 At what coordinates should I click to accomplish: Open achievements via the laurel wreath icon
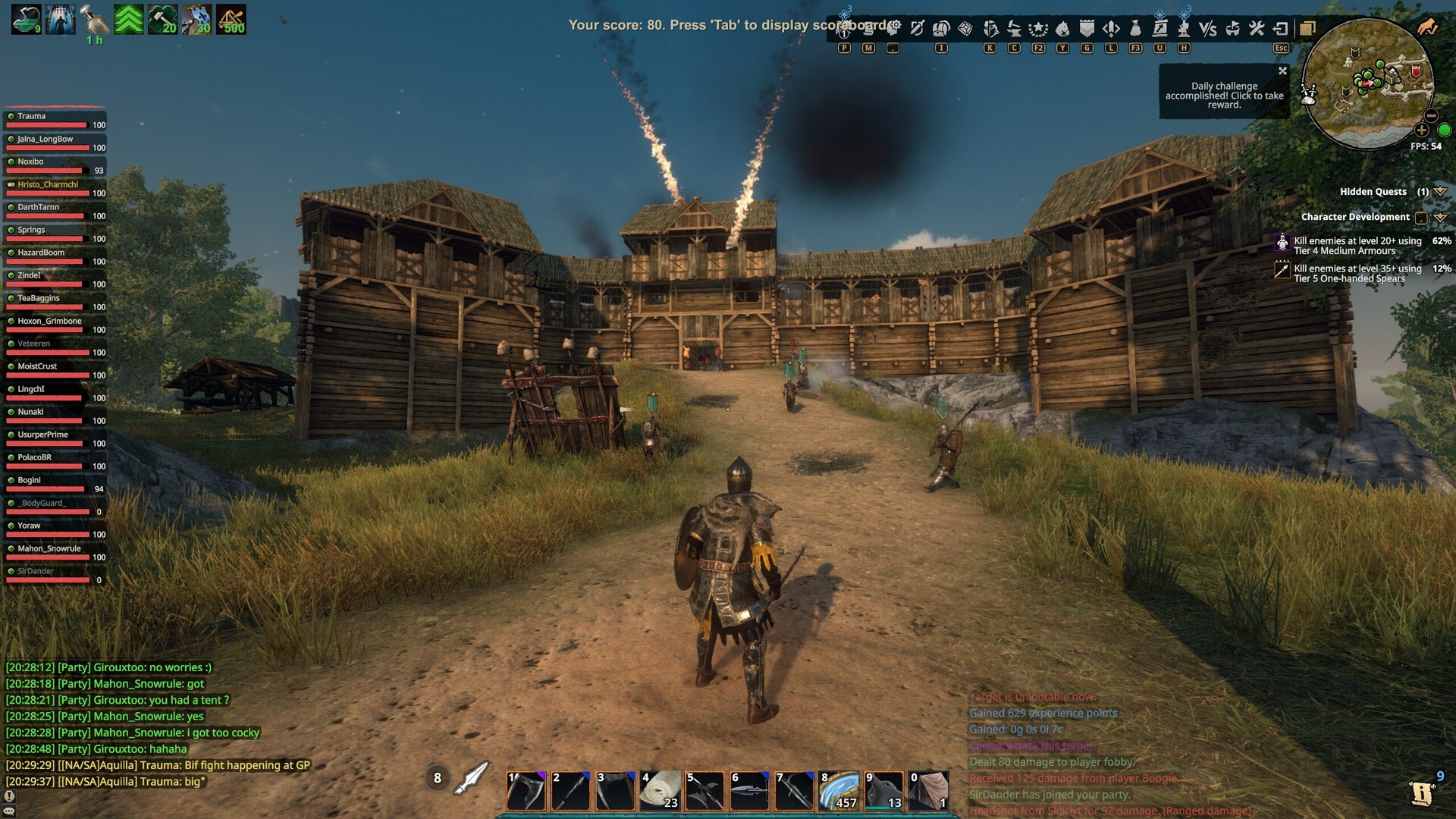tap(1037, 28)
